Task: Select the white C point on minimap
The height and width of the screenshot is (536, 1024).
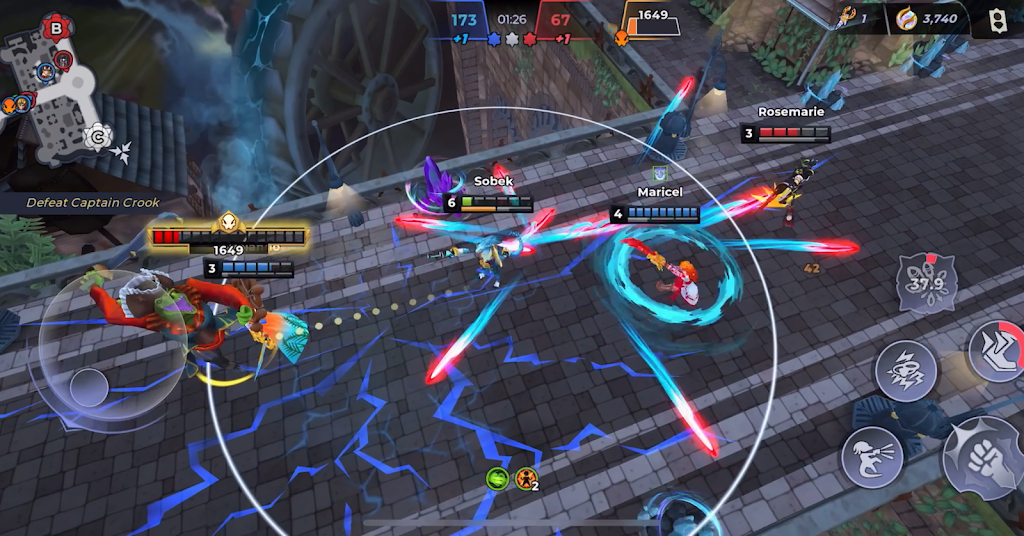Action: click(98, 136)
